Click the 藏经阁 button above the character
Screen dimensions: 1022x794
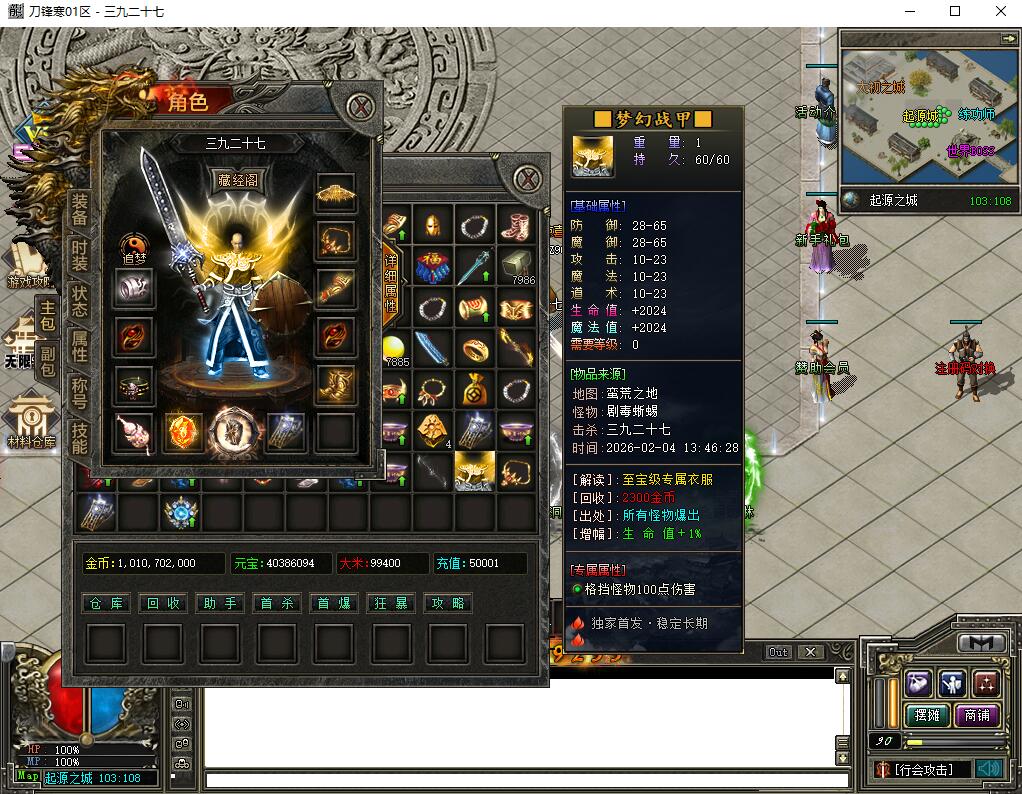(x=237, y=180)
